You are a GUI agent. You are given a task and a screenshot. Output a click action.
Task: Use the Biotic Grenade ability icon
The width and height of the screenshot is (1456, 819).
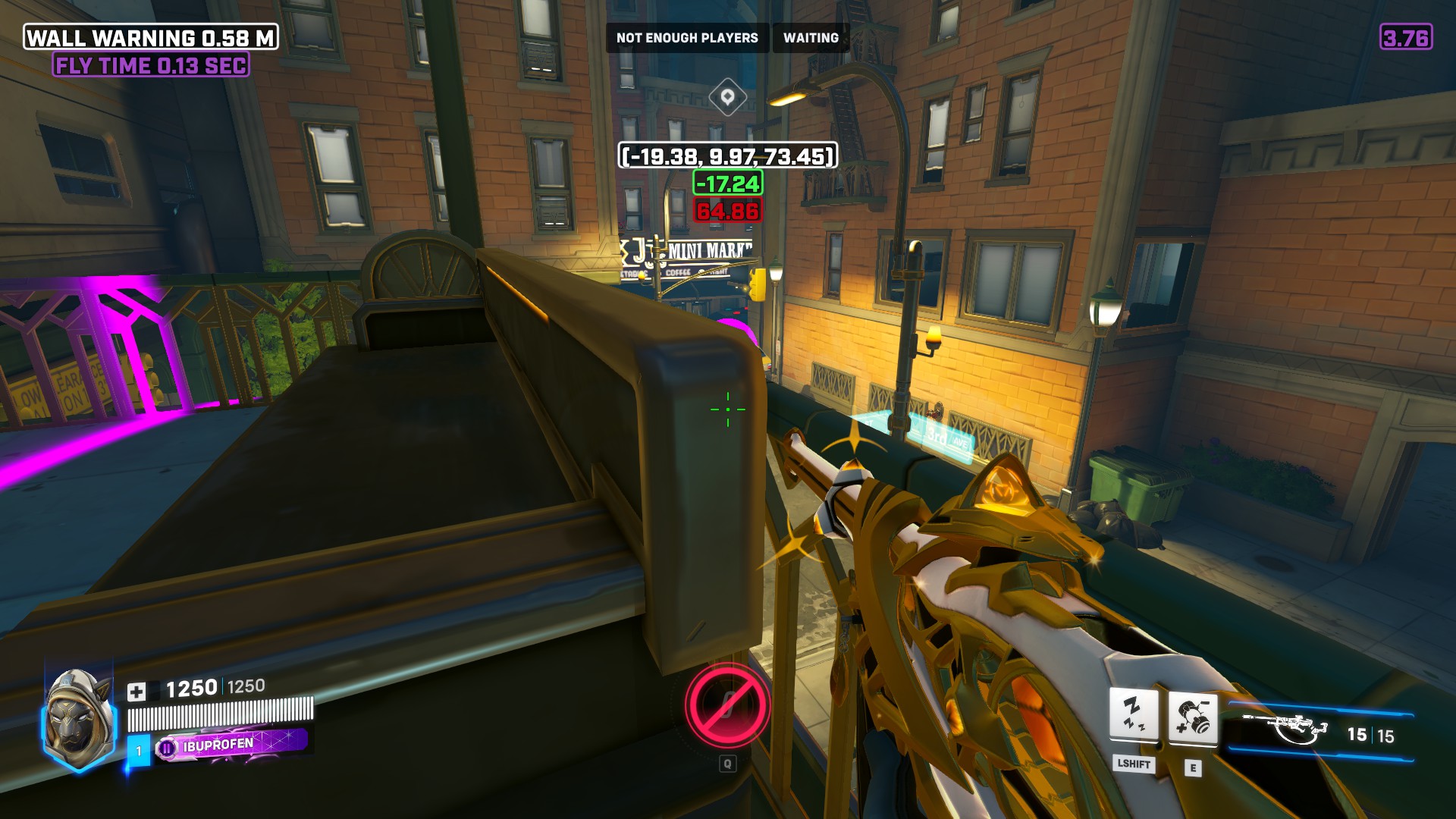[x=1192, y=717]
